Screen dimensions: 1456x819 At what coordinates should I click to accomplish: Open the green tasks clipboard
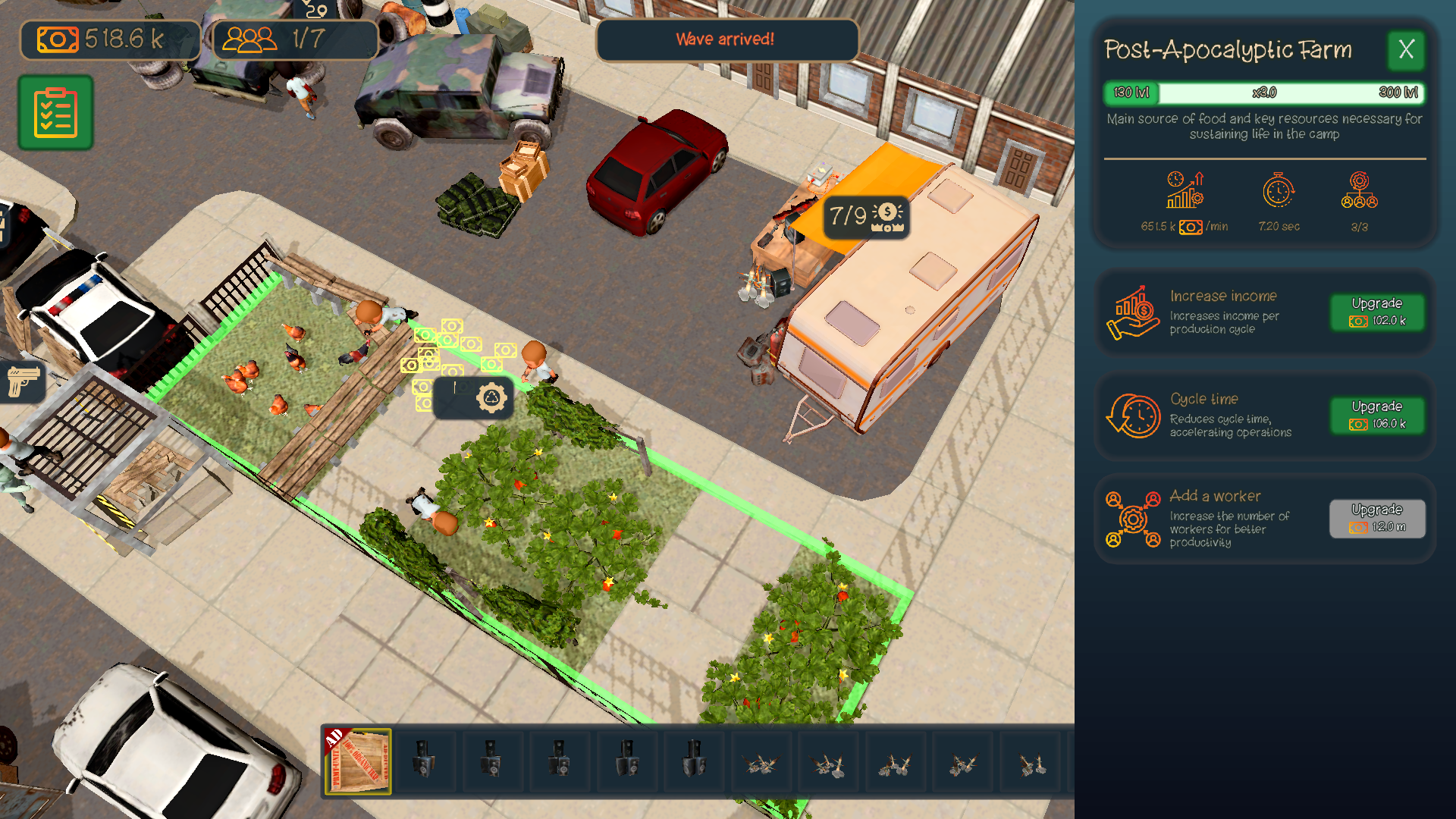55,111
